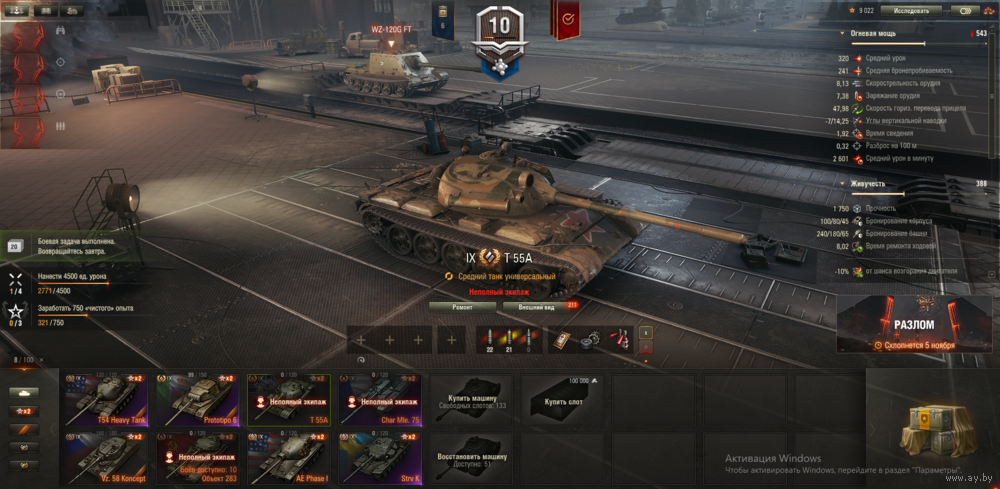Click the Купить слот tile

point(562,400)
